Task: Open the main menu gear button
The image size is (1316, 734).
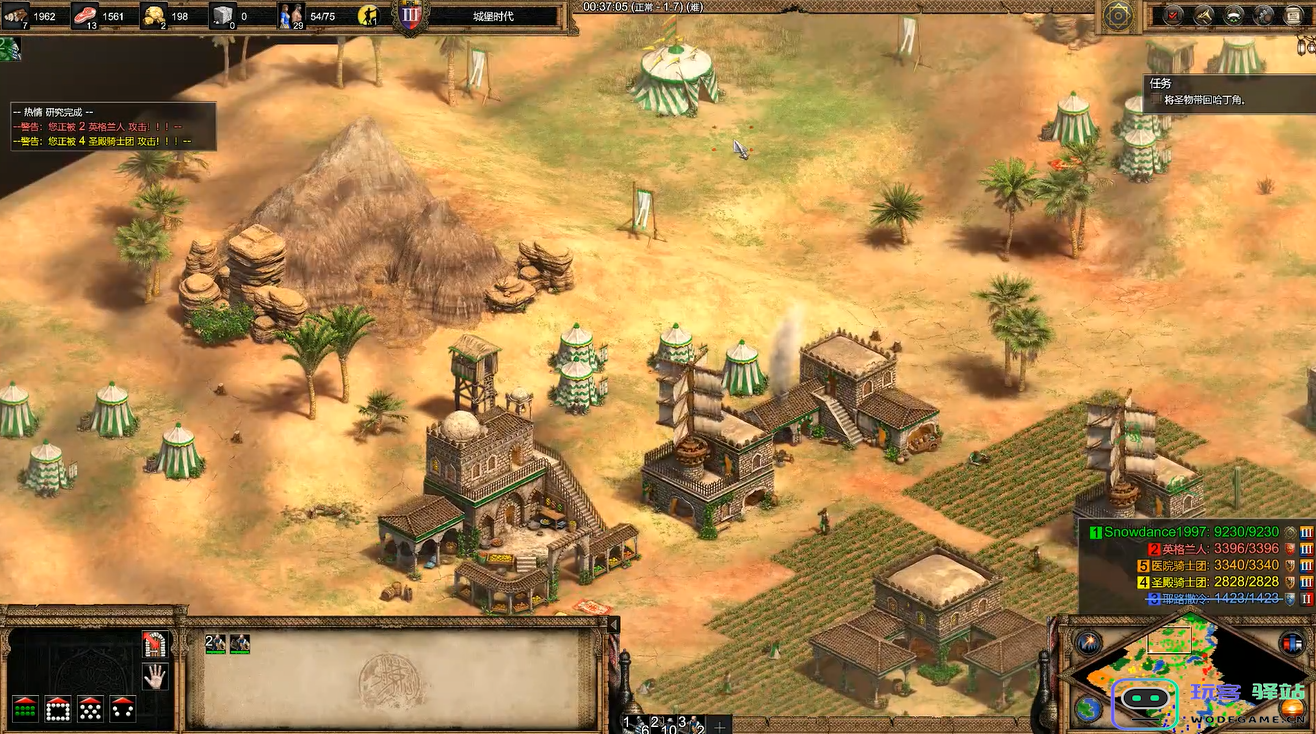Action: (x=1118, y=15)
